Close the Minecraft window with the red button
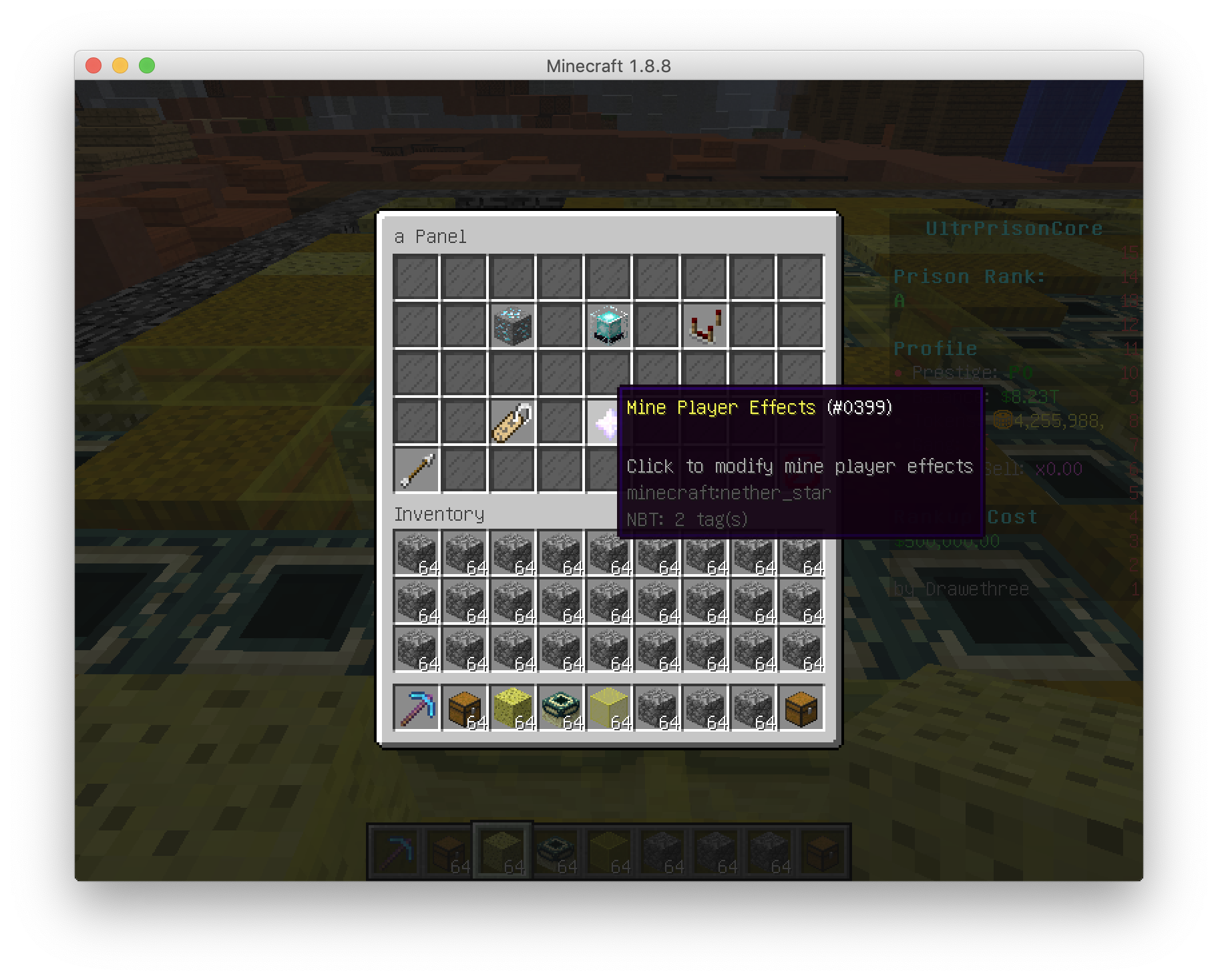 93,65
